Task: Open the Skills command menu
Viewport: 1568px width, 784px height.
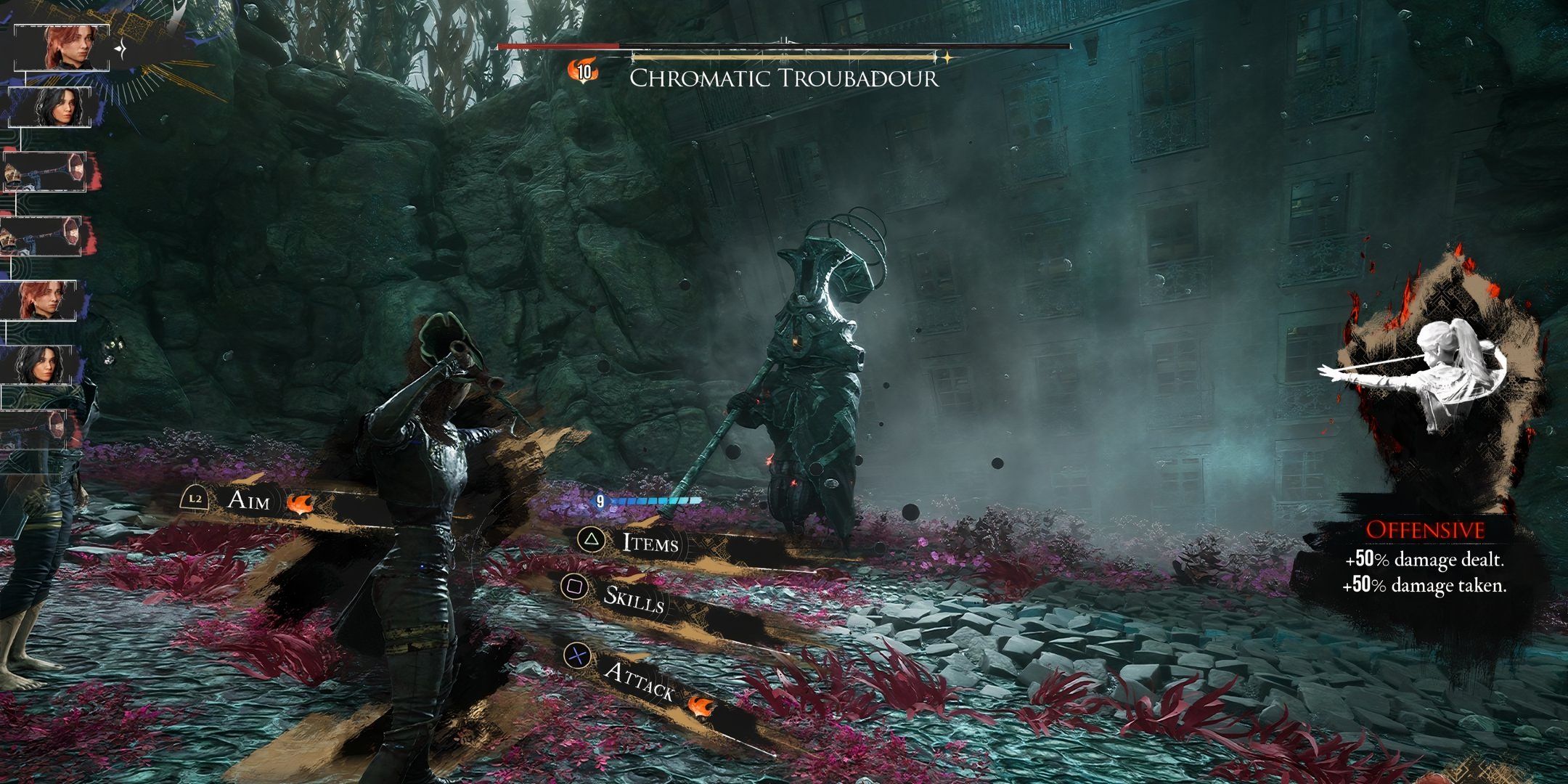Action: click(x=634, y=597)
